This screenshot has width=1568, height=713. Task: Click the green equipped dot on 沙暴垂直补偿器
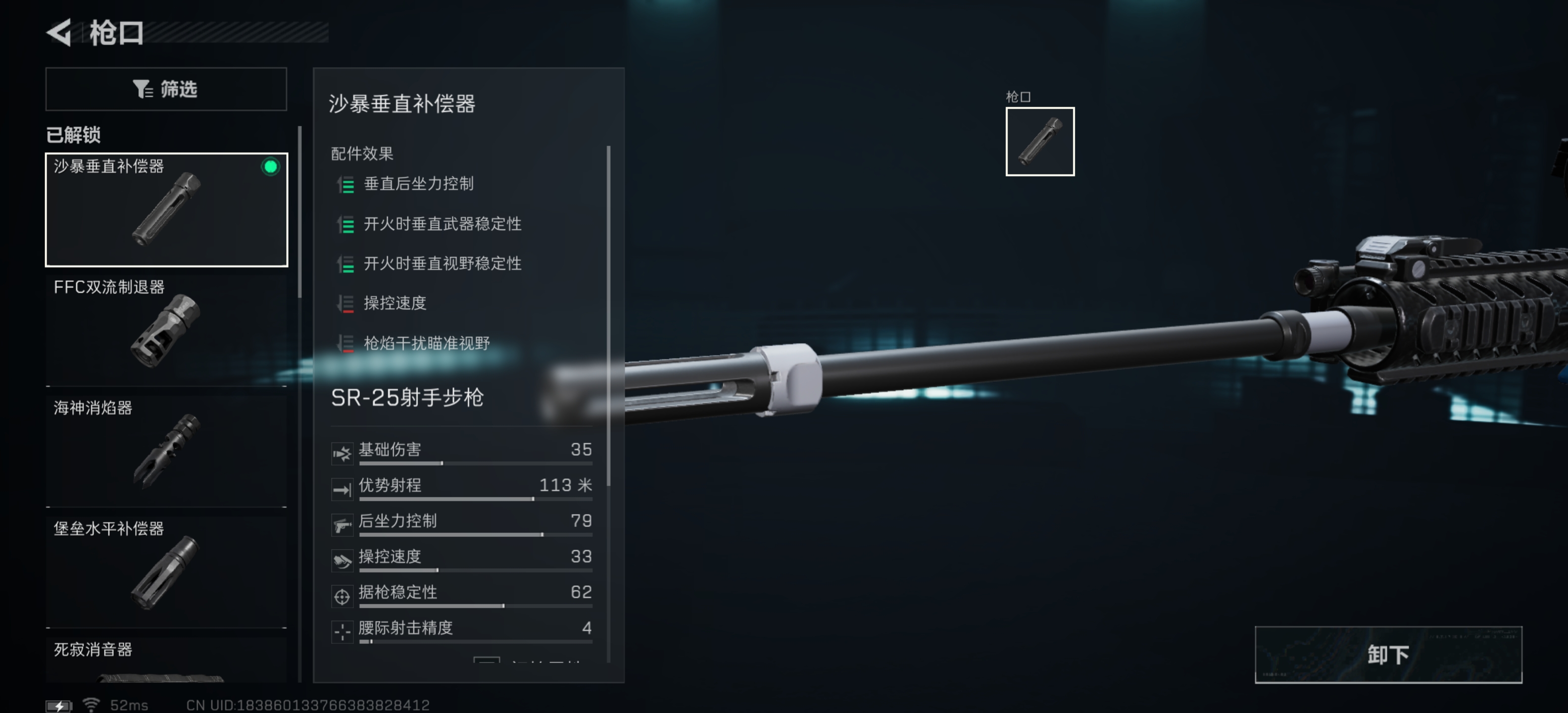pos(270,168)
